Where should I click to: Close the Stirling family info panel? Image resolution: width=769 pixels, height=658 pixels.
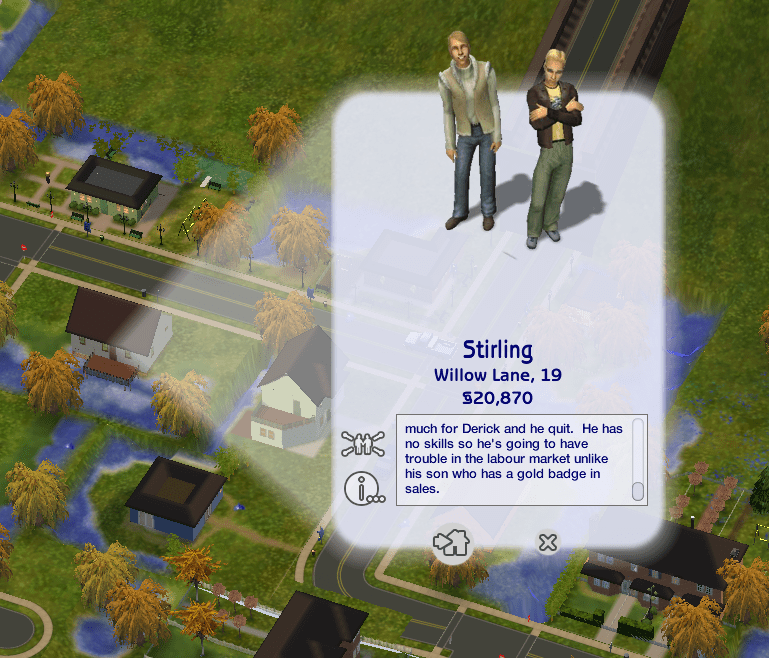pos(547,543)
